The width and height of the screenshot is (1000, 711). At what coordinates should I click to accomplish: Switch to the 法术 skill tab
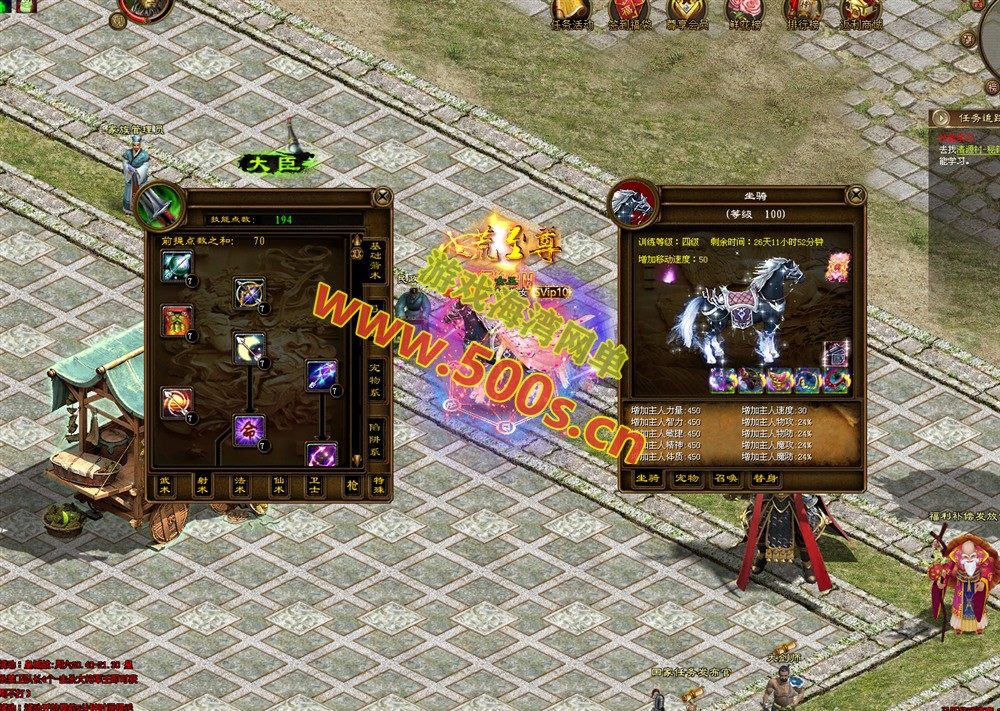tap(239, 484)
